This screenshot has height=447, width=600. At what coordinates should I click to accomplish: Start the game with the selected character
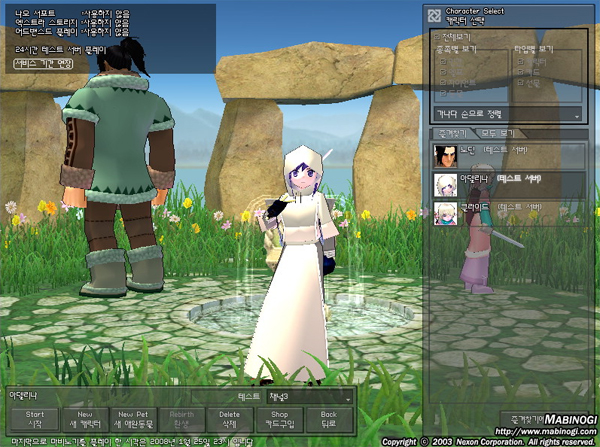35,417
